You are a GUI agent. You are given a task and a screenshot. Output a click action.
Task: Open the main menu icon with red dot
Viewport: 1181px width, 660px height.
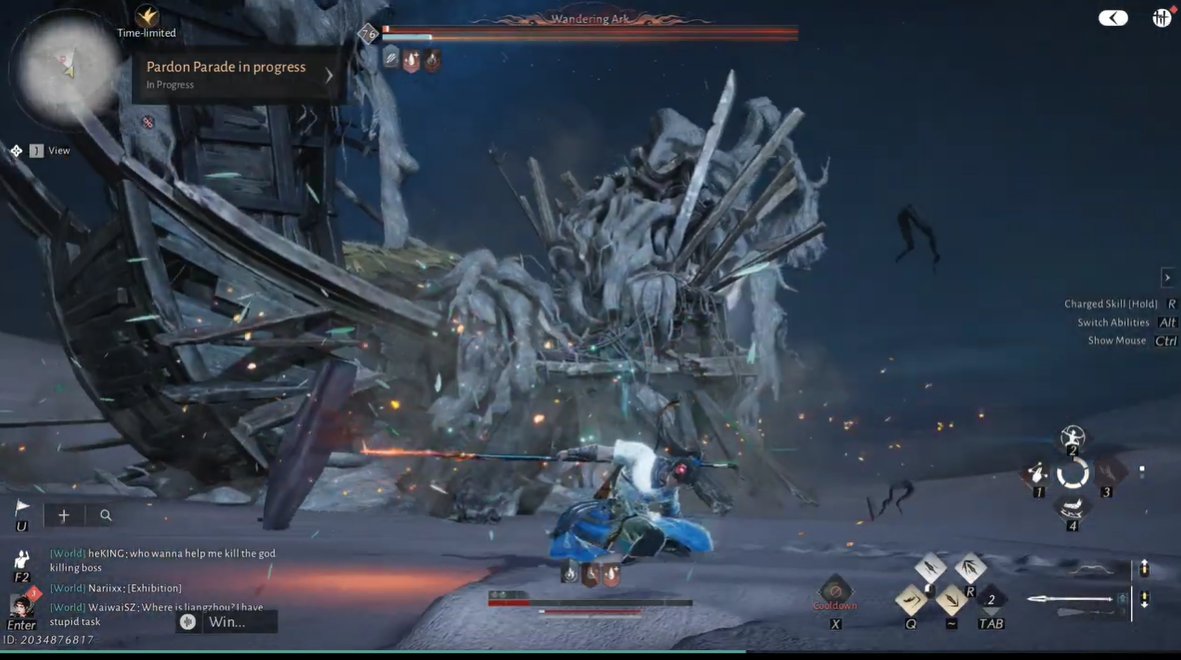pos(1161,18)
